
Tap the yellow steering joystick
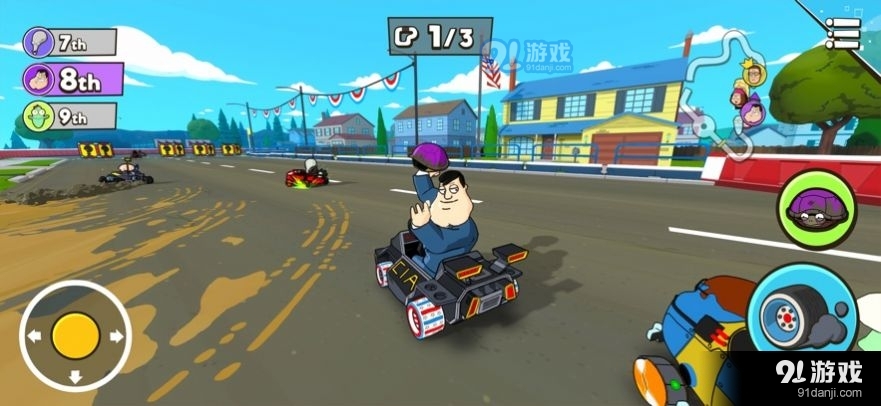[75, 334]
